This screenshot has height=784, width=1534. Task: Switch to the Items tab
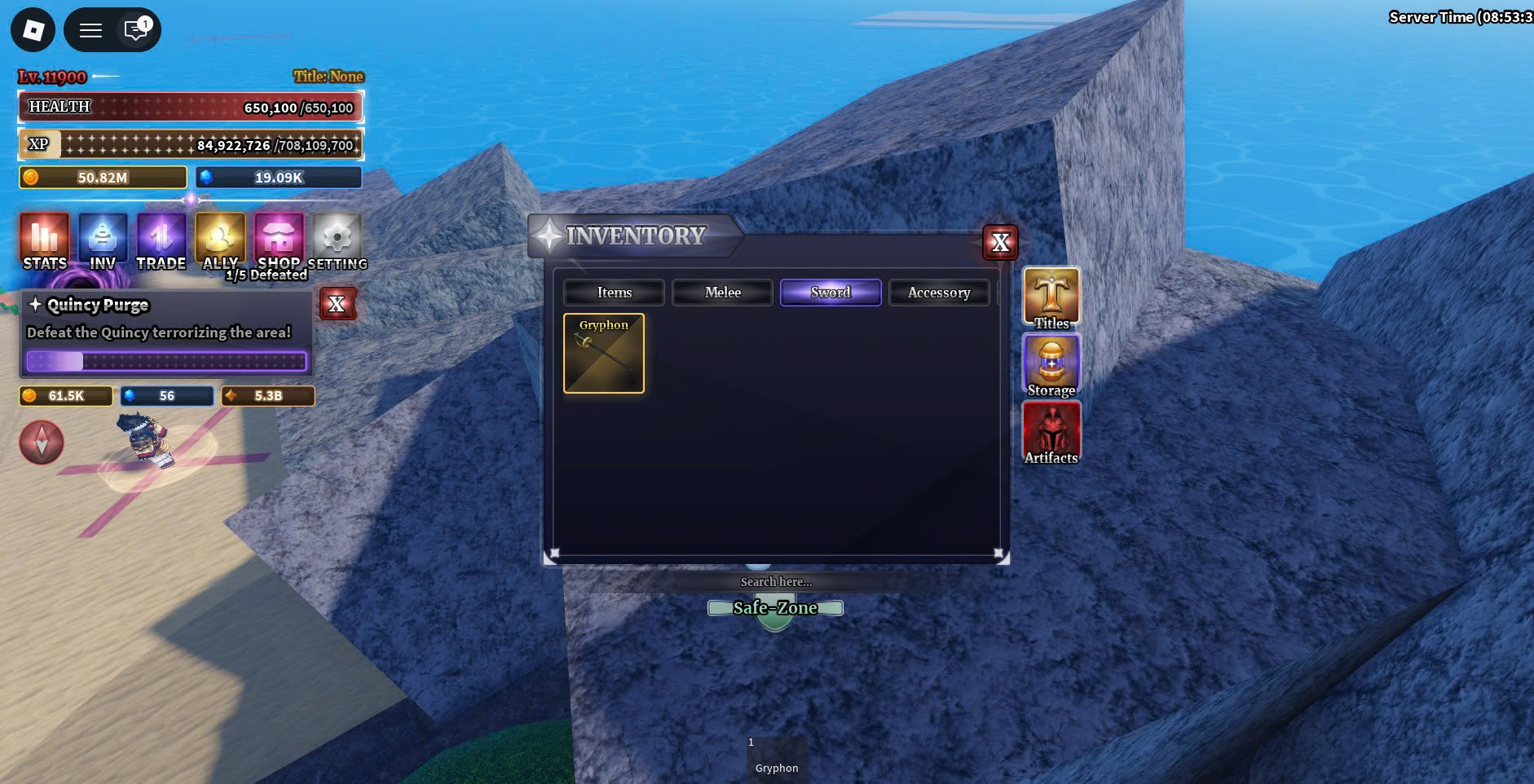coord(614,293)
